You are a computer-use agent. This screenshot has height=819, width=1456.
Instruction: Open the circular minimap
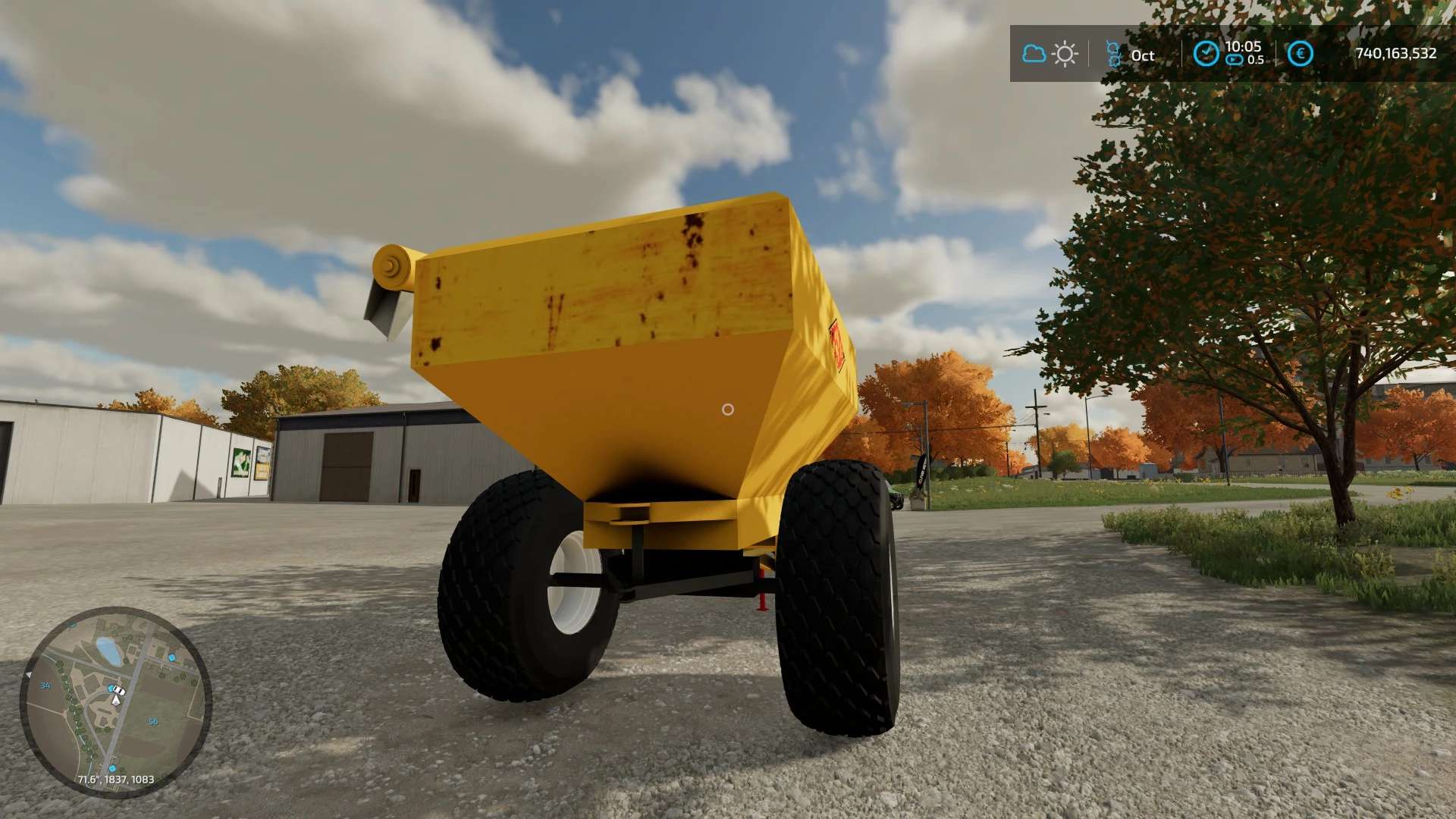pyautogui.click(x=115, y=701)
